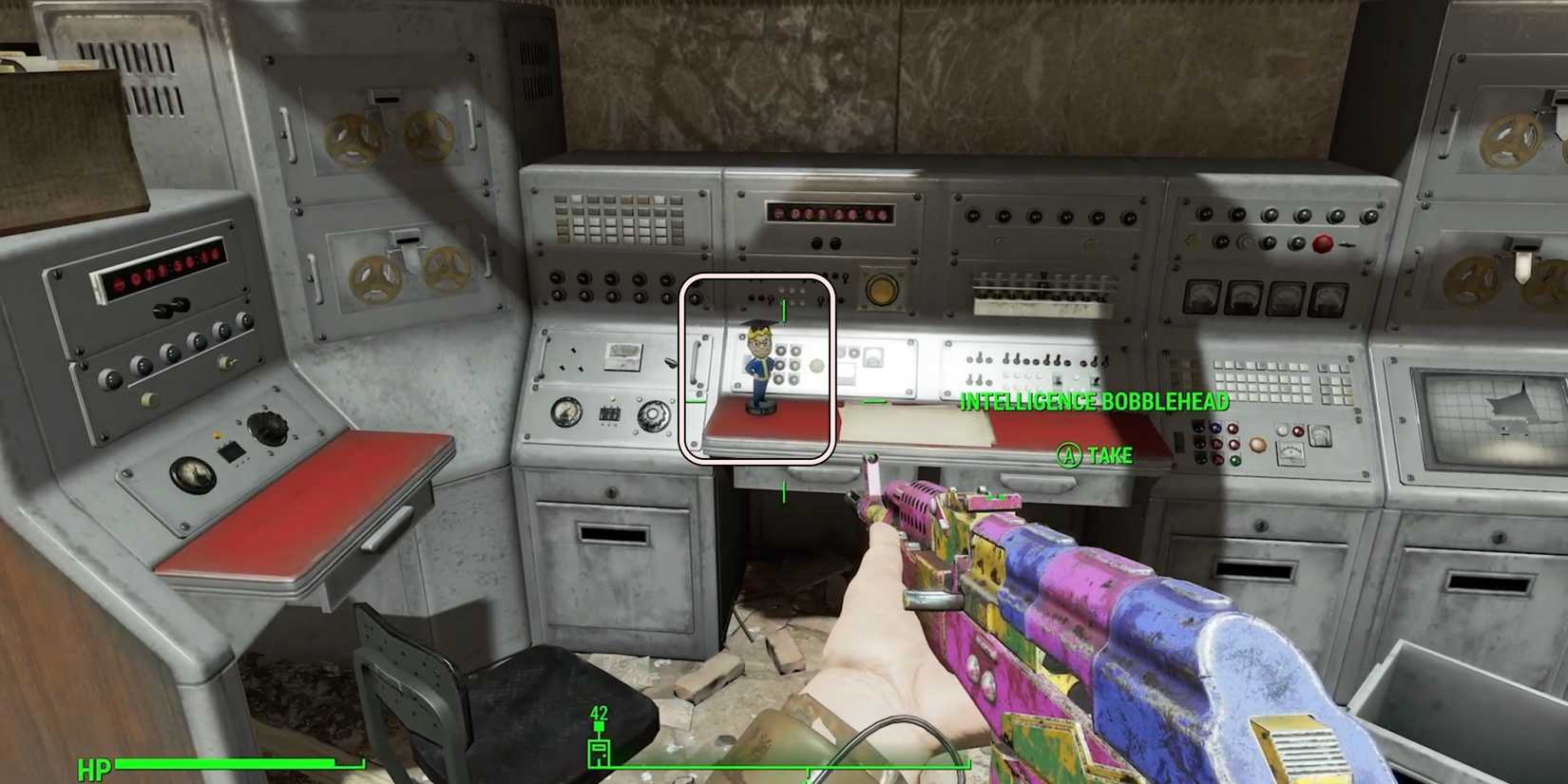
Task: Click the black pressure gauge on the left desk
Action: coord(193,475)
